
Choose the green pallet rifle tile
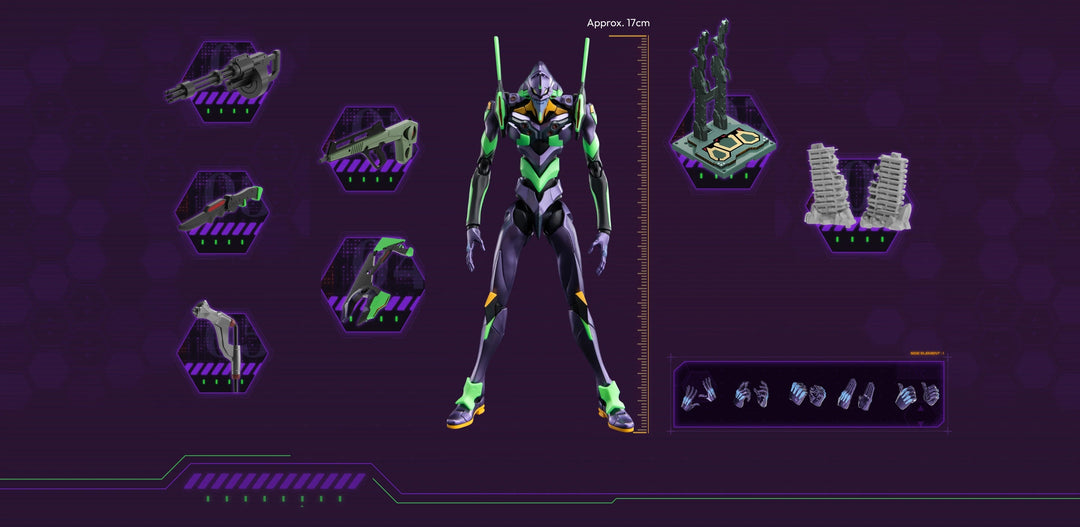[x=370, y=148]
